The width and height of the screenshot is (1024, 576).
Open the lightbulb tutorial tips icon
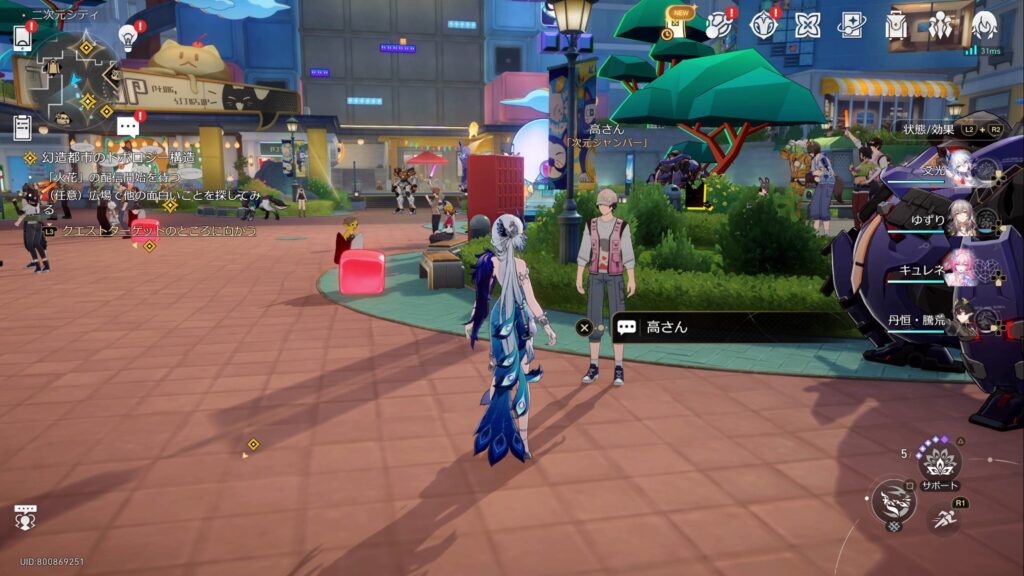click(x=128, y=37)
